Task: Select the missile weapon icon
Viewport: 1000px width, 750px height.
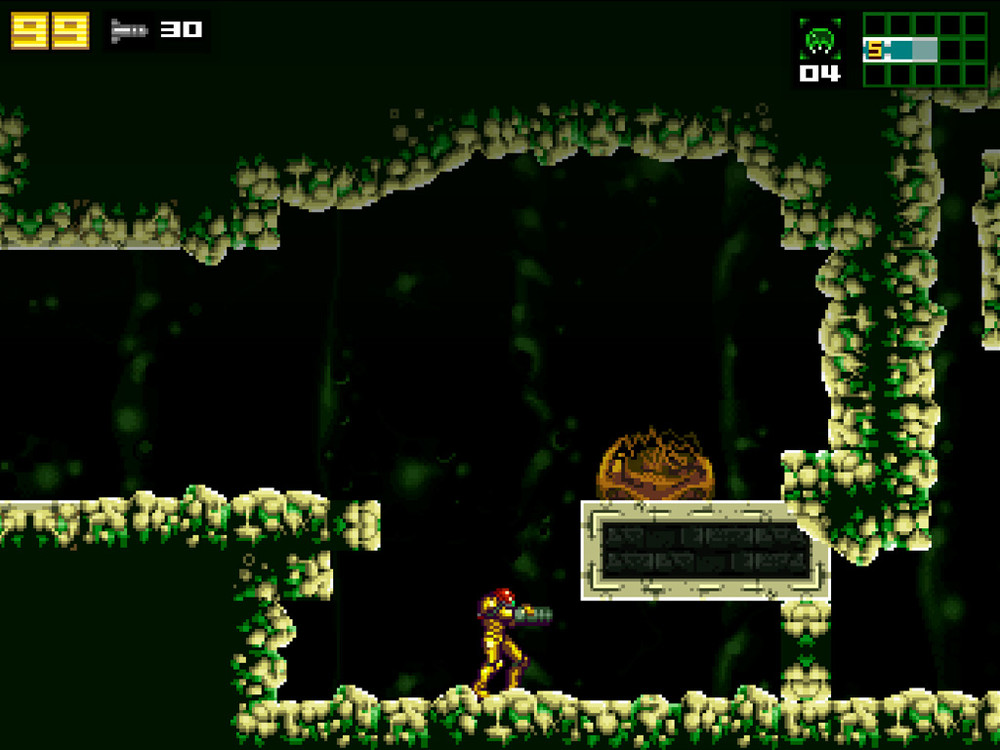Action: pos(129,30)
